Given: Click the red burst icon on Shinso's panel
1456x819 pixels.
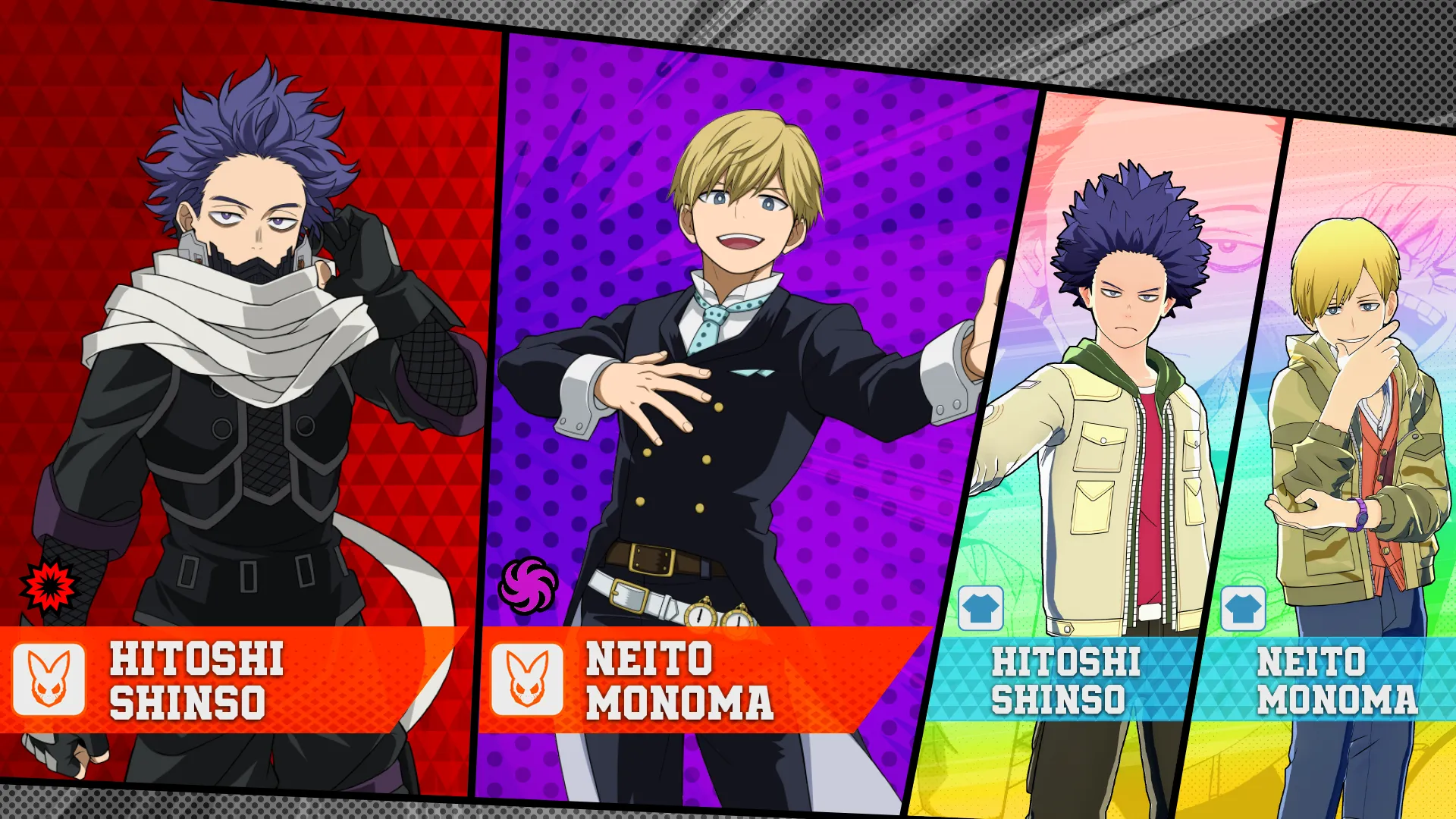Looking at the screenshot, I should pos(49,585).
